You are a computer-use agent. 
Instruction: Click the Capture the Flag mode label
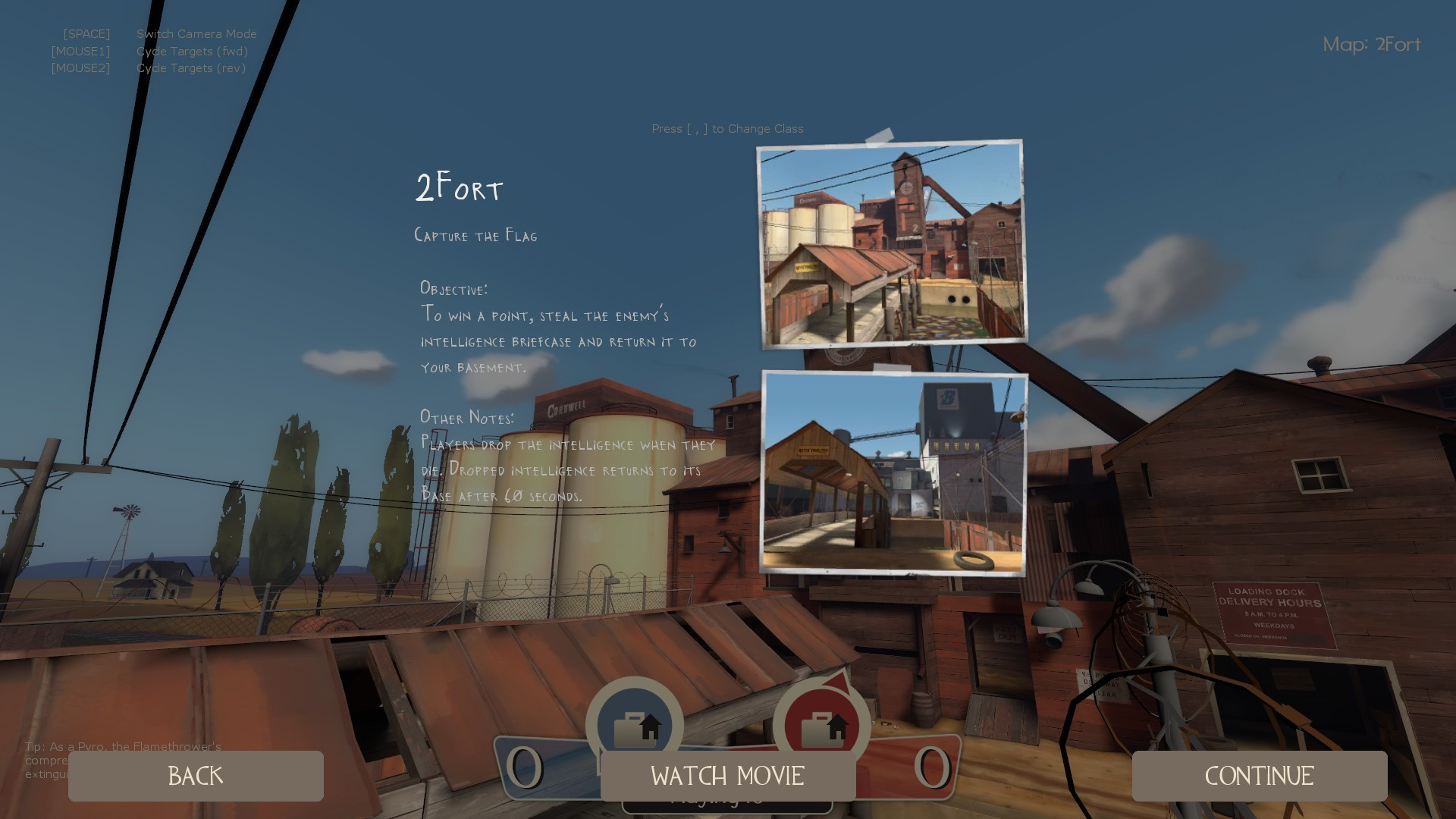(x=475, y=235)
